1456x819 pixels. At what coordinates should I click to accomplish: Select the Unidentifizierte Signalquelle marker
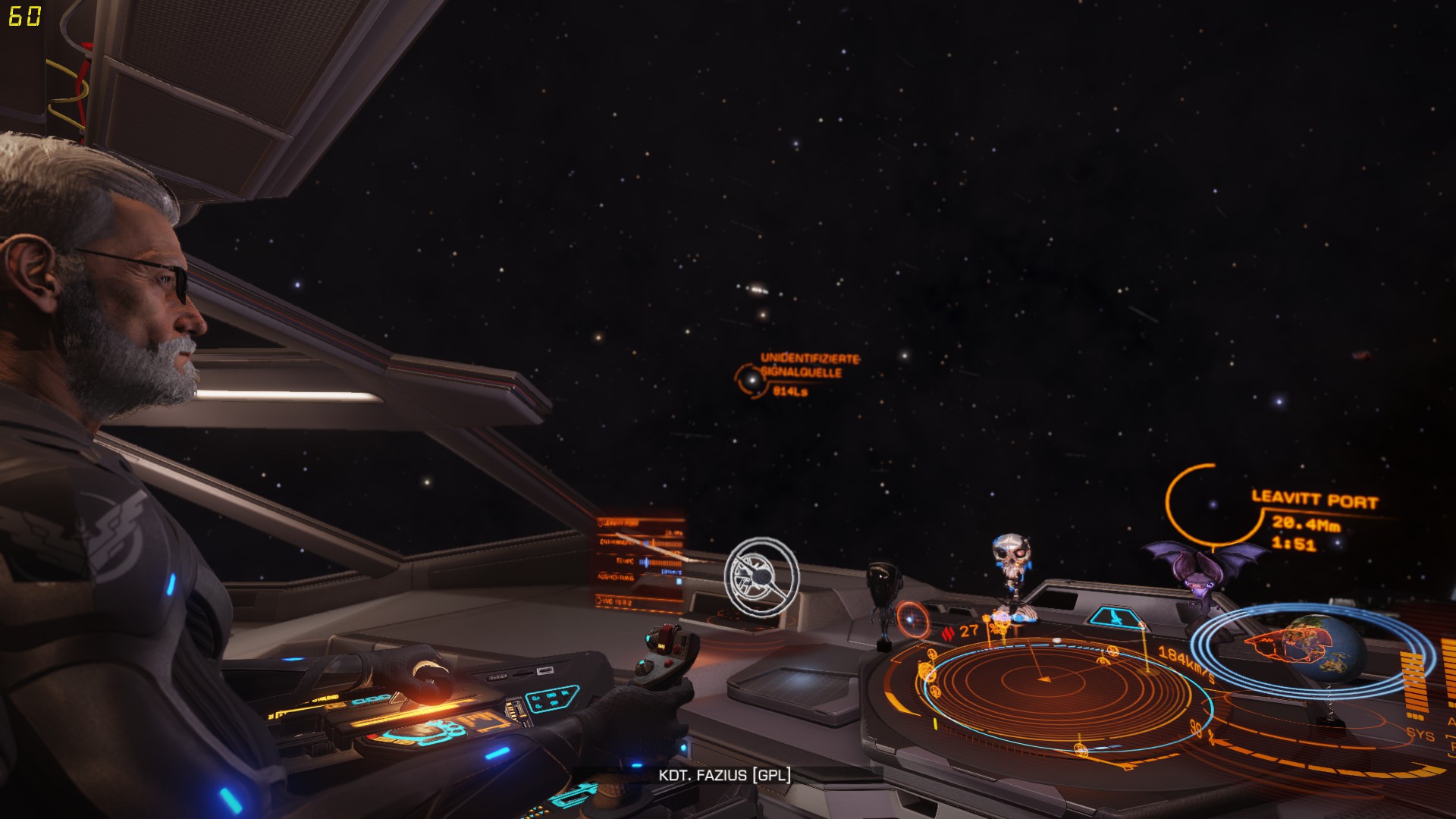[752, 379]
